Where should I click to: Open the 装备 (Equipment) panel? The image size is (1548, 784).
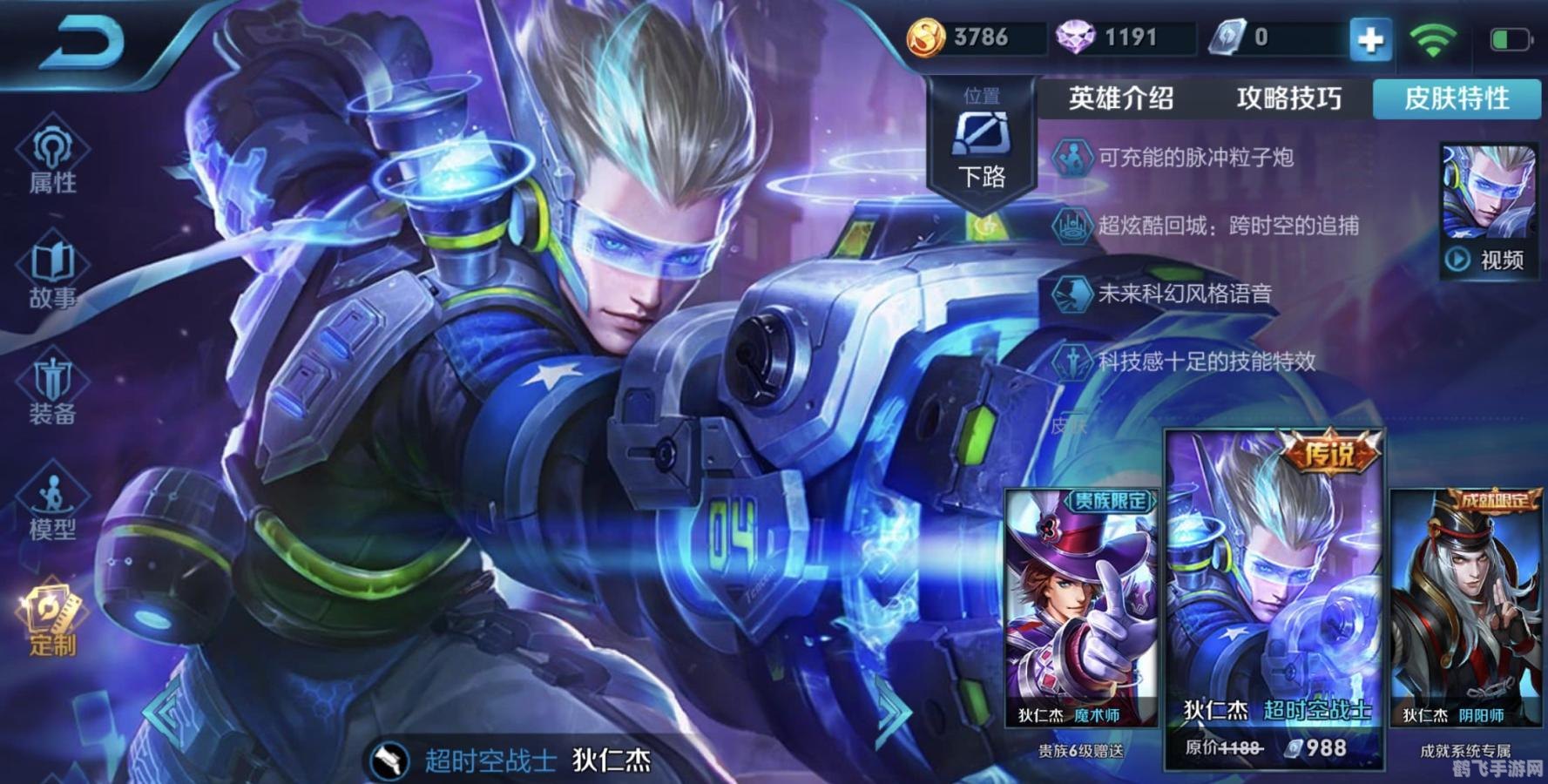[x=52, y=388]
